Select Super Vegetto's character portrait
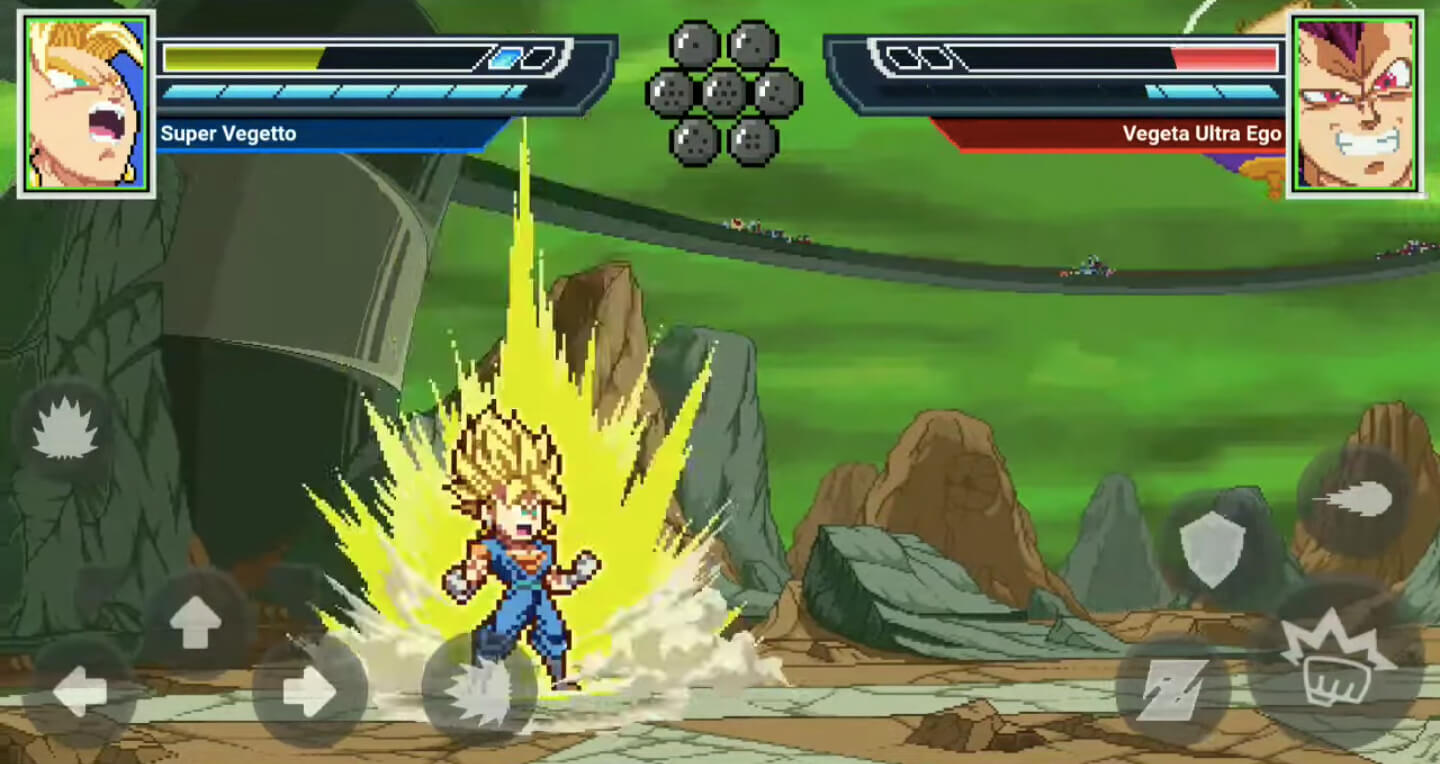 click(83, 100)
